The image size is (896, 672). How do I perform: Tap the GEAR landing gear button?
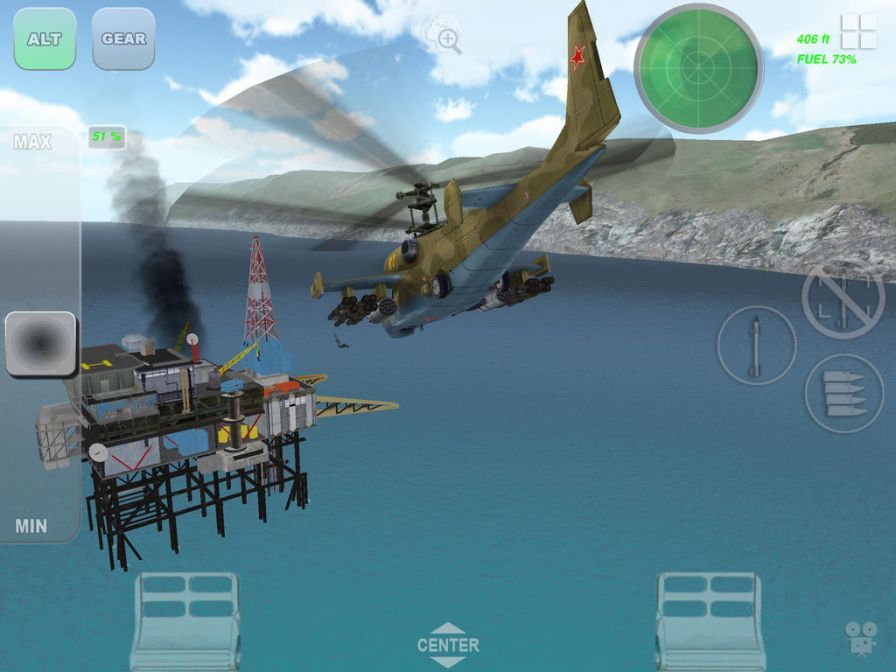tap(123, 39)
